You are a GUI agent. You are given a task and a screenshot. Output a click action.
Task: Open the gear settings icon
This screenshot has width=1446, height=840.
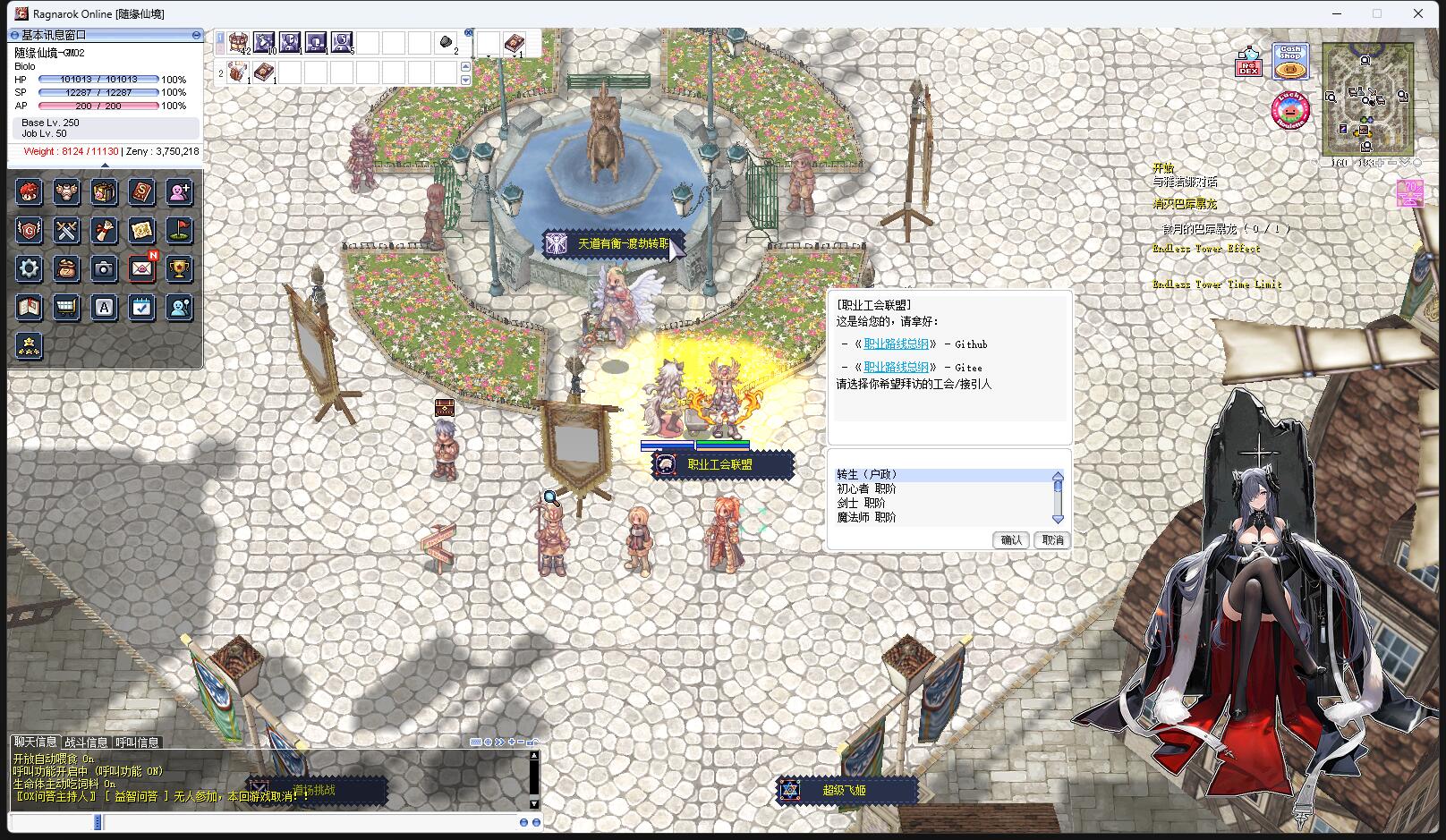click(29, 269)
